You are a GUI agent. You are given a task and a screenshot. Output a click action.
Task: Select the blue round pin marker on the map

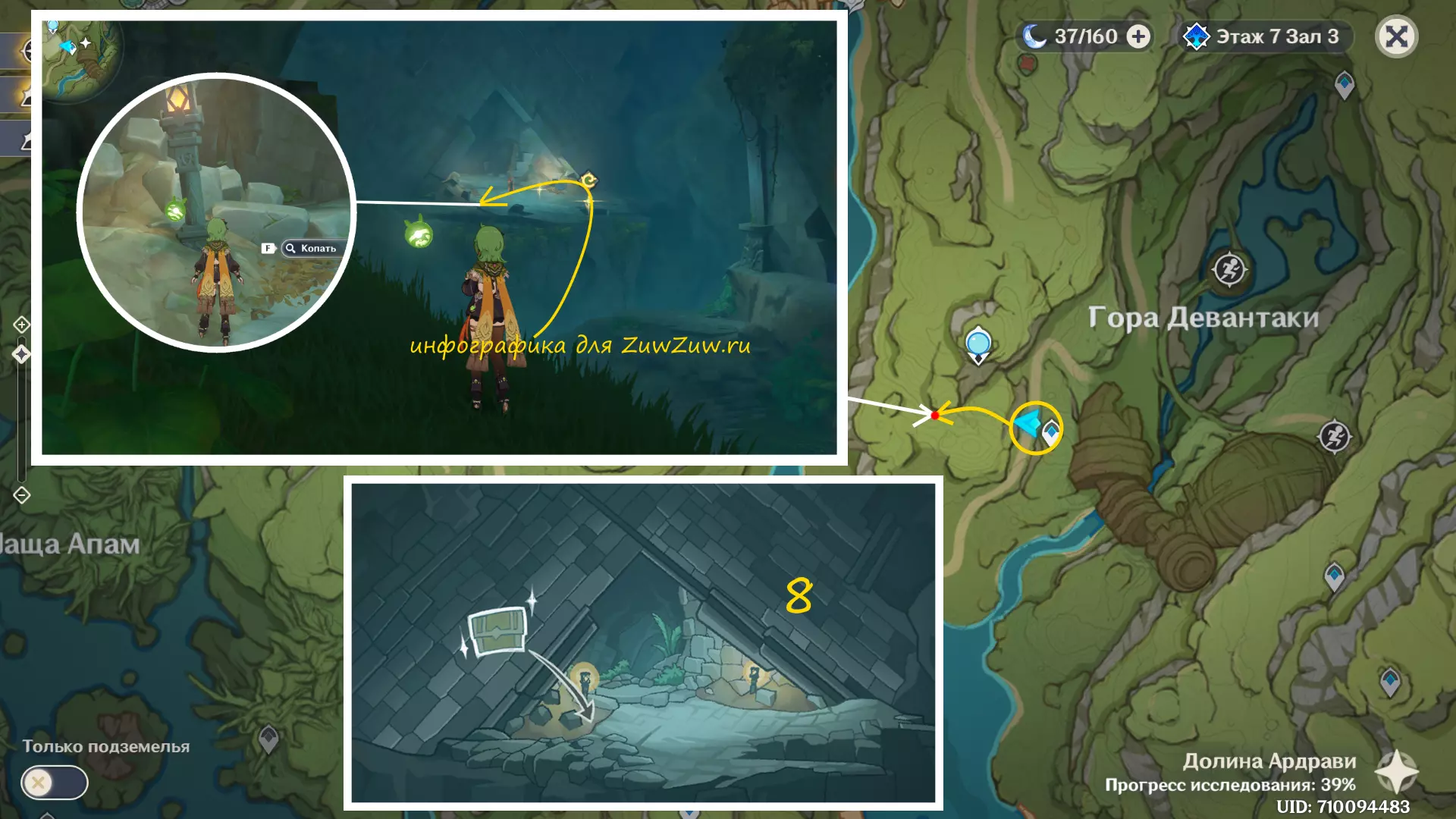978,344
